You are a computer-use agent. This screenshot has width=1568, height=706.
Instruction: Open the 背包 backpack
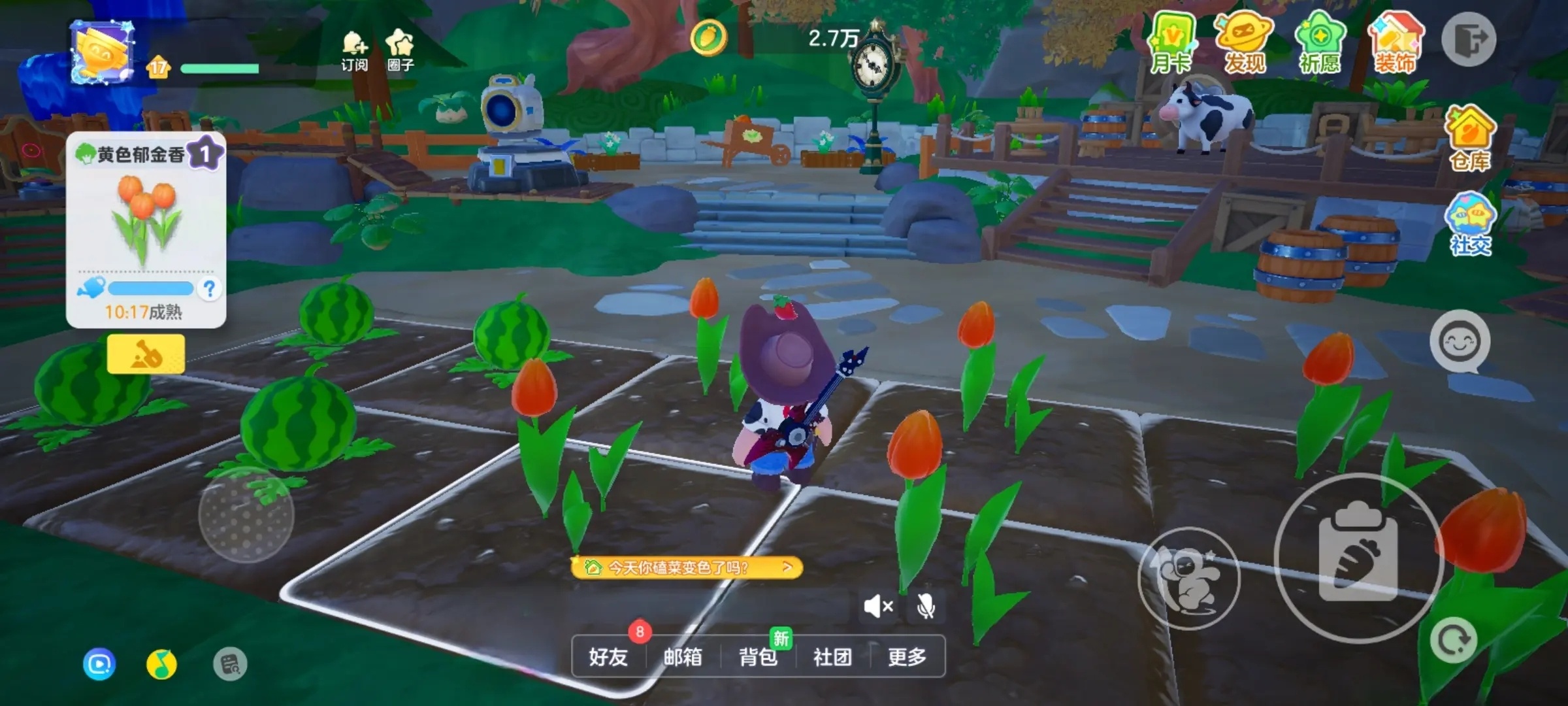coord(758,656)
